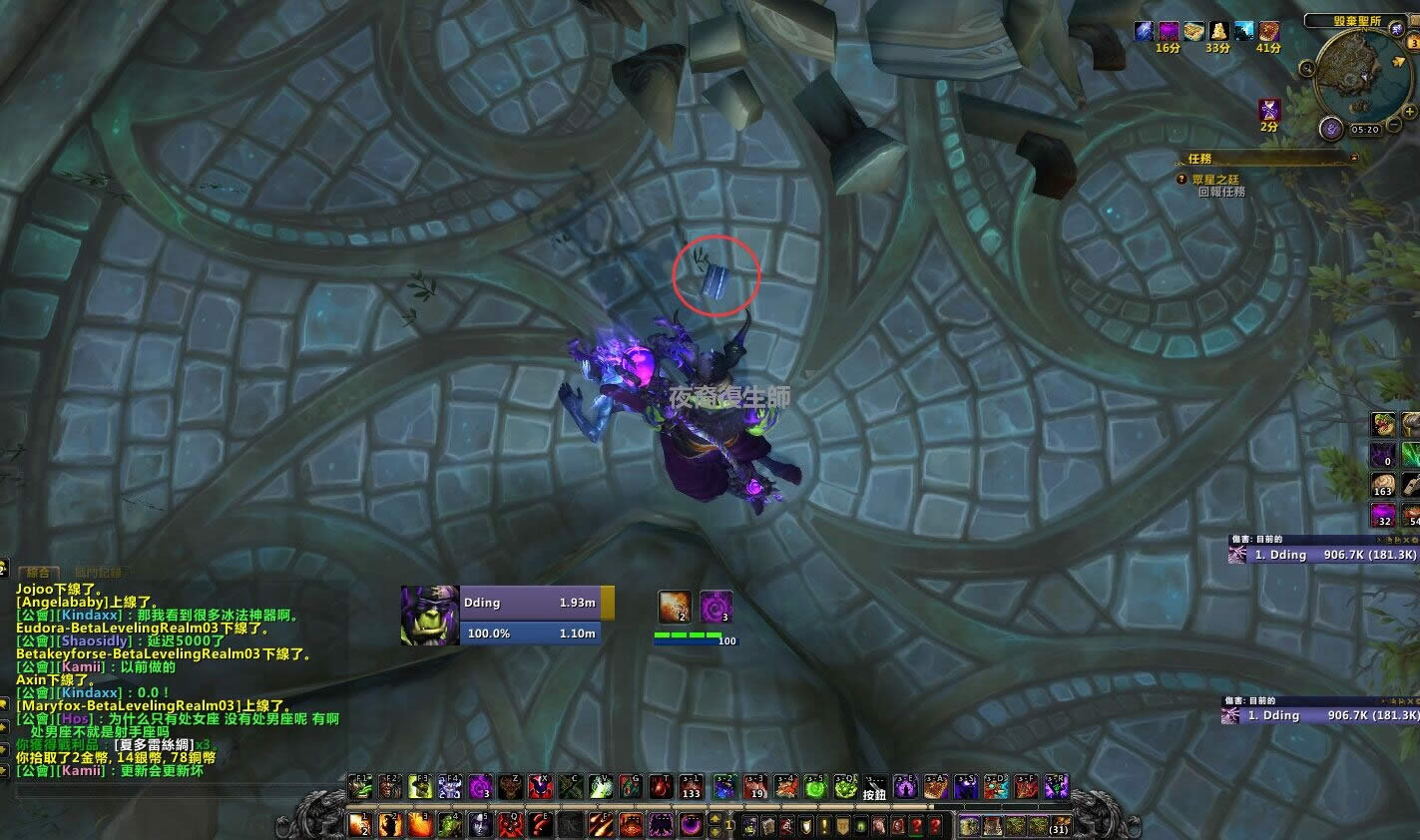Open the [夏多雷絲綢] item link in chat
The width and height of the screenshot is (1420, 840).
tap(155, 743)
